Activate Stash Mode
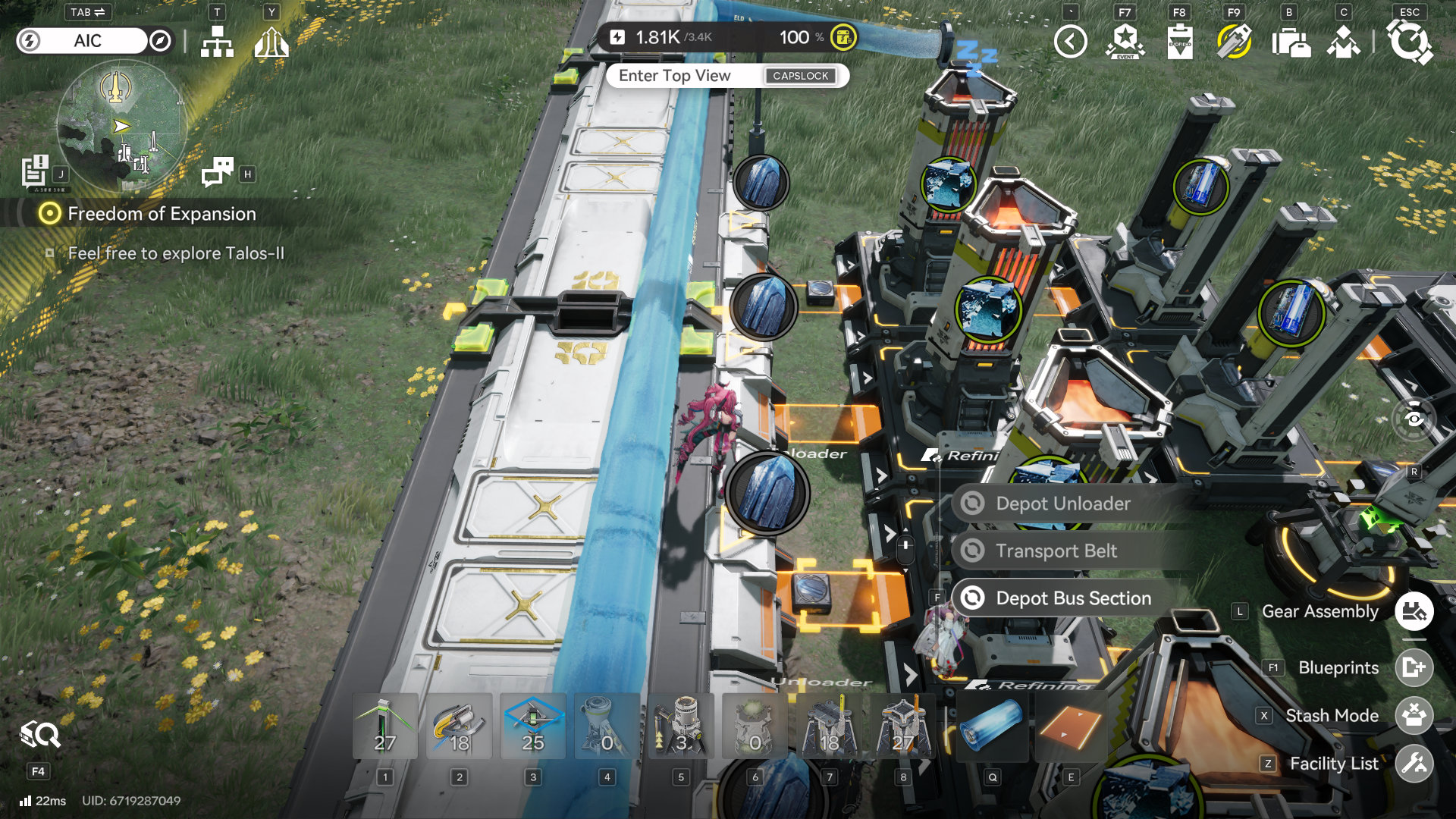 pyautogui.click(x=1414, y=716)
